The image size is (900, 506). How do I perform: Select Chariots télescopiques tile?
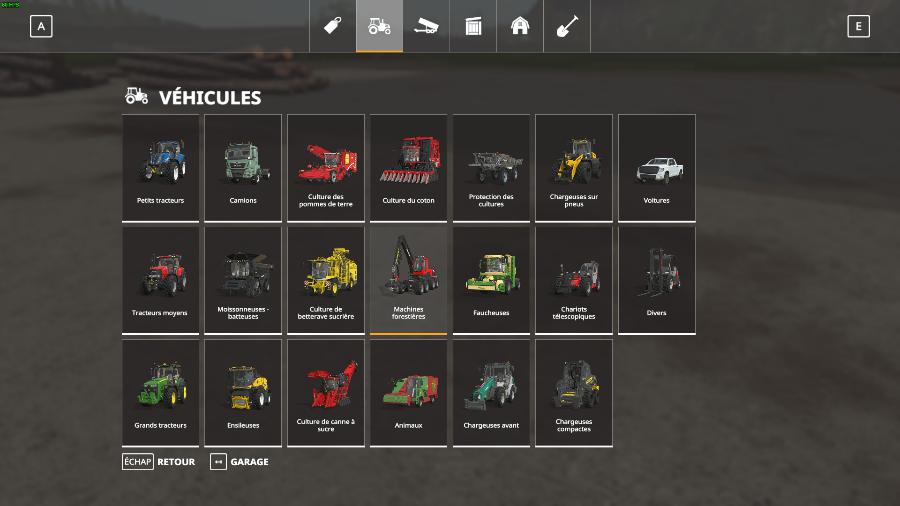(x=574, y=280)
